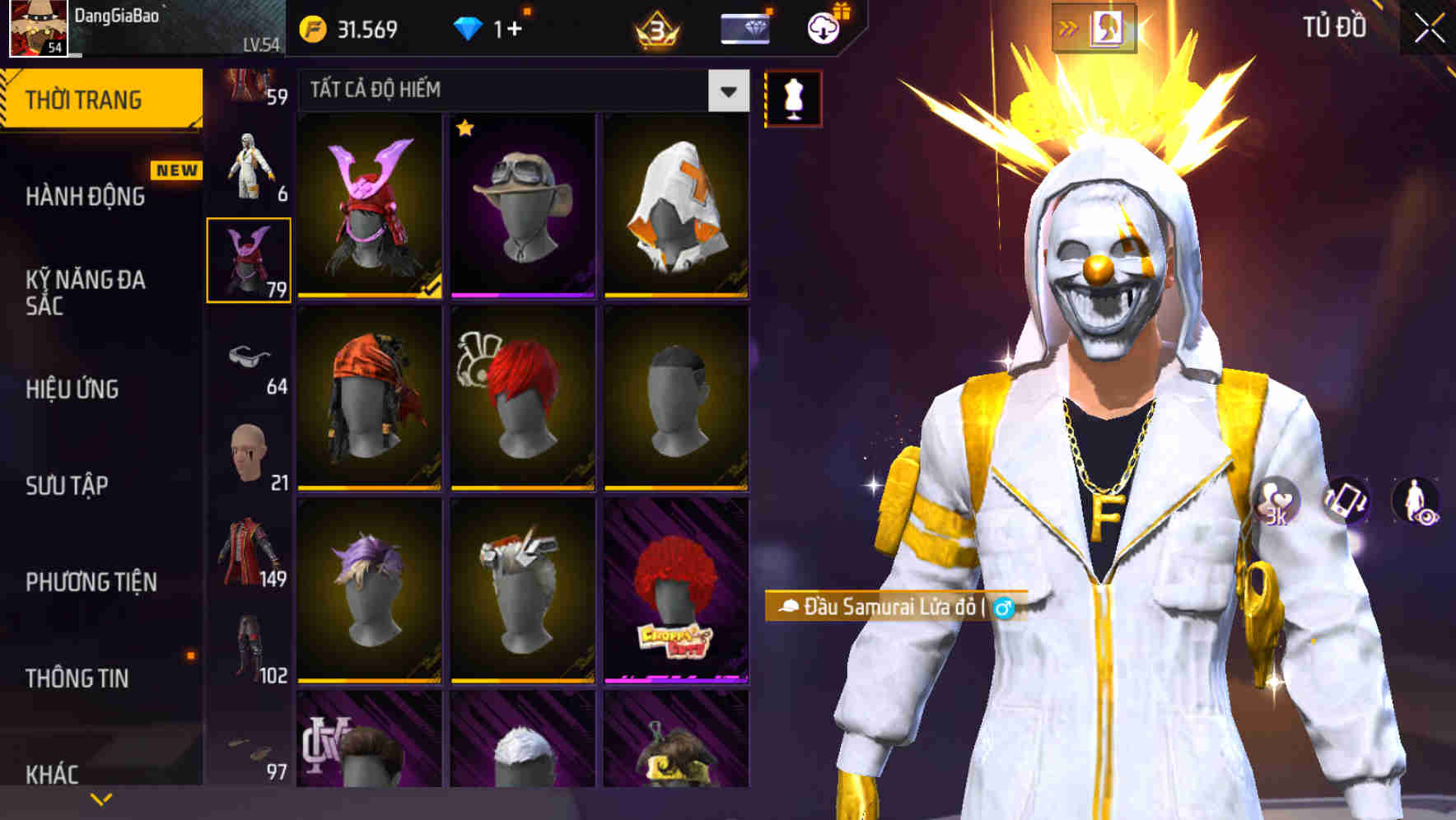Open the membership diamond card icon
This screenshot has height=820, width=1456.
point(744,29)
